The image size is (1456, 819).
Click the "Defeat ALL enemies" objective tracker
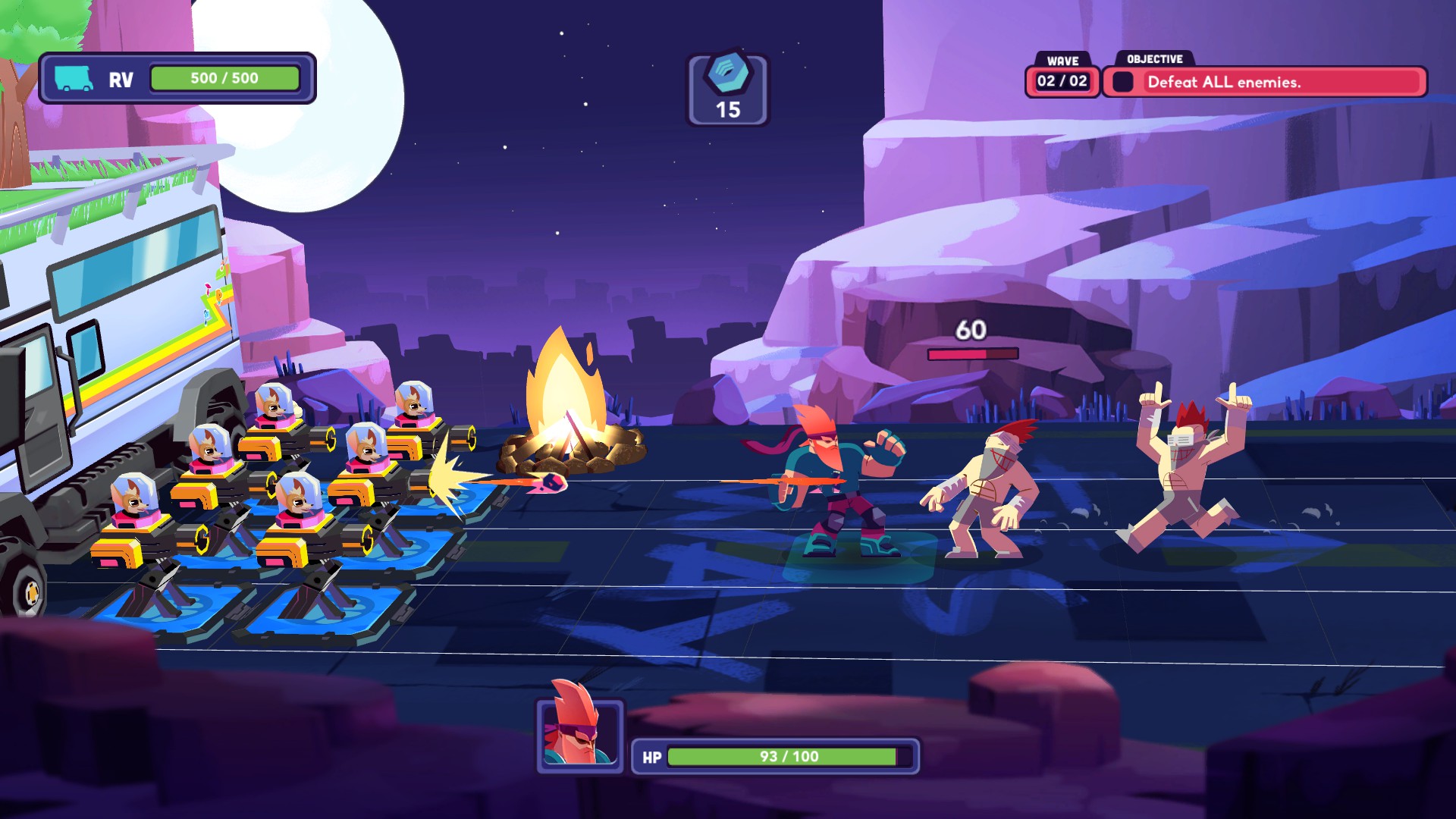point(1263,82)
